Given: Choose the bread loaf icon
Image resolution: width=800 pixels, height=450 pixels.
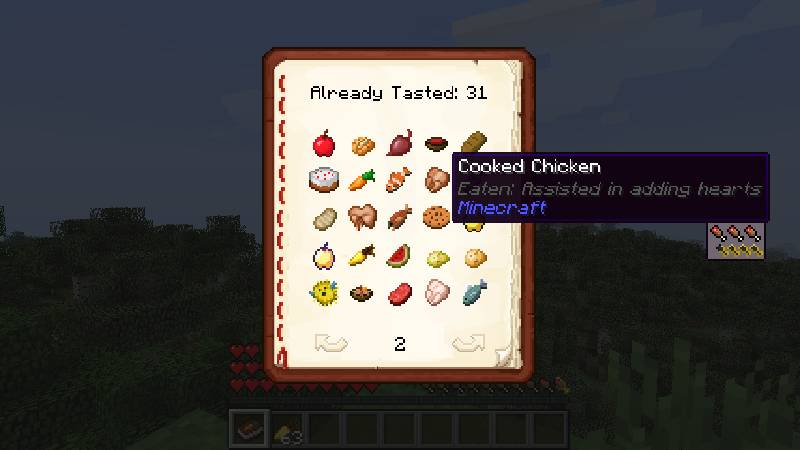Looking at the screenshot, I should click(472, 145).
